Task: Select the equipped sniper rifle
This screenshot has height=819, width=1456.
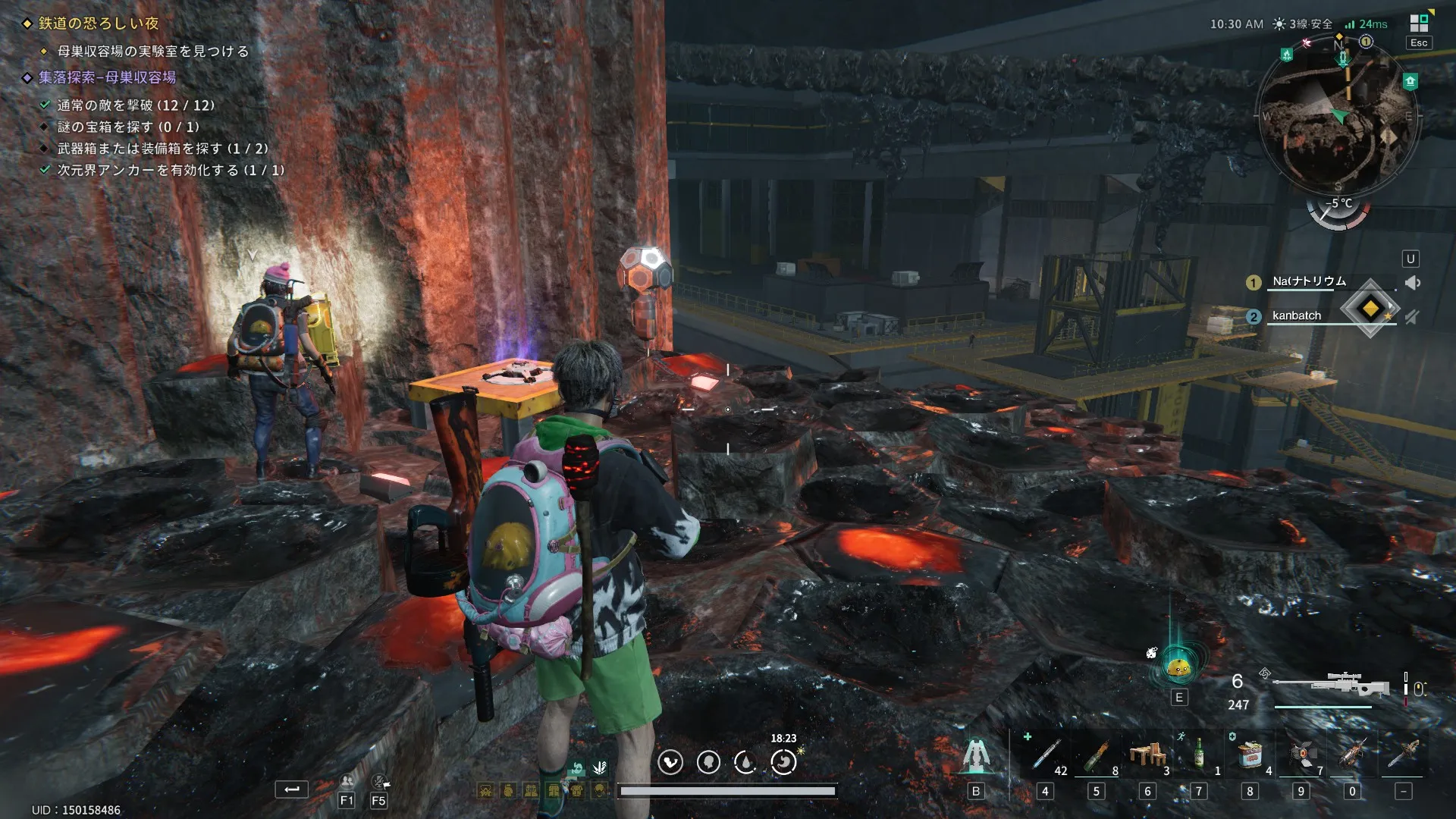Action: pyautogui.click(x=1331, y=686)
